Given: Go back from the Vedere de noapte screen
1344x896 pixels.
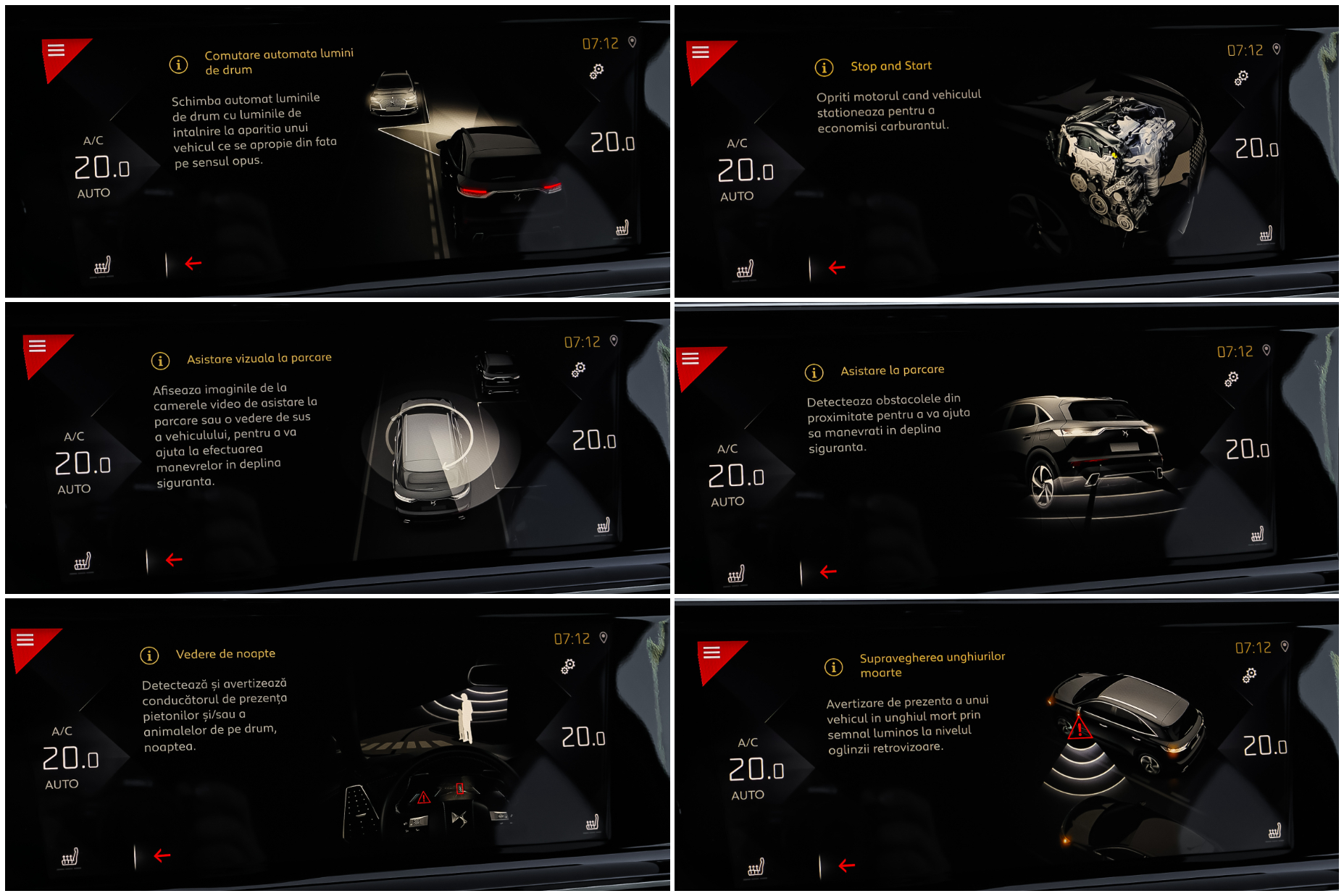Looking at the screenshot, I should coord(162,856).
